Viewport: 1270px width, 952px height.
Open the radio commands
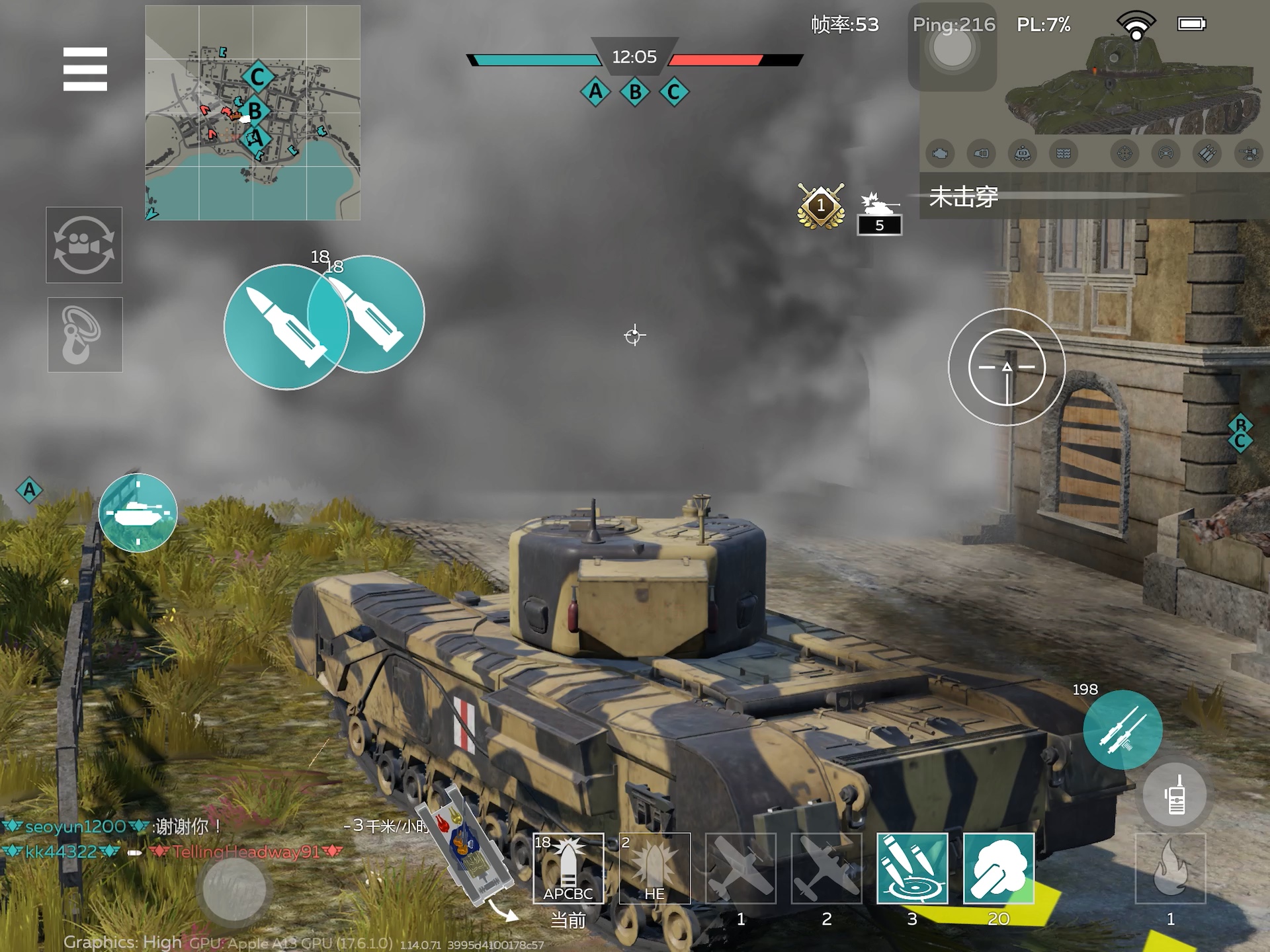[x=1175, y=795]
